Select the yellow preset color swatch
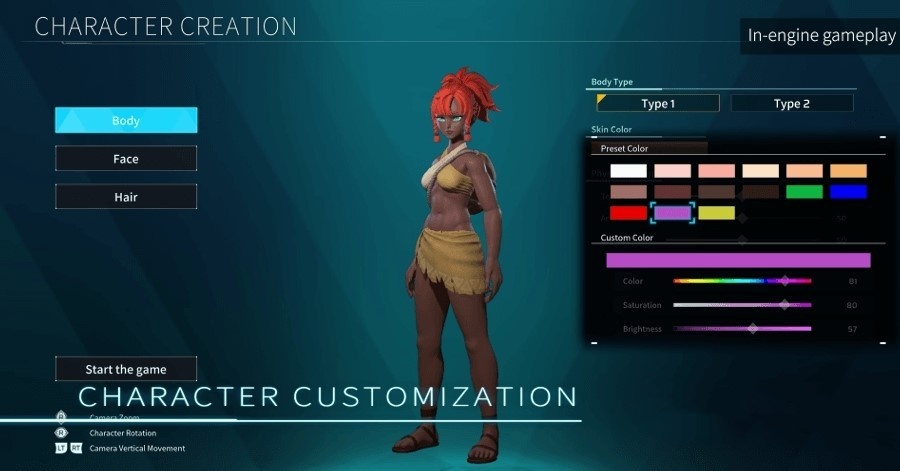The image size is (900, 471). 716,212
